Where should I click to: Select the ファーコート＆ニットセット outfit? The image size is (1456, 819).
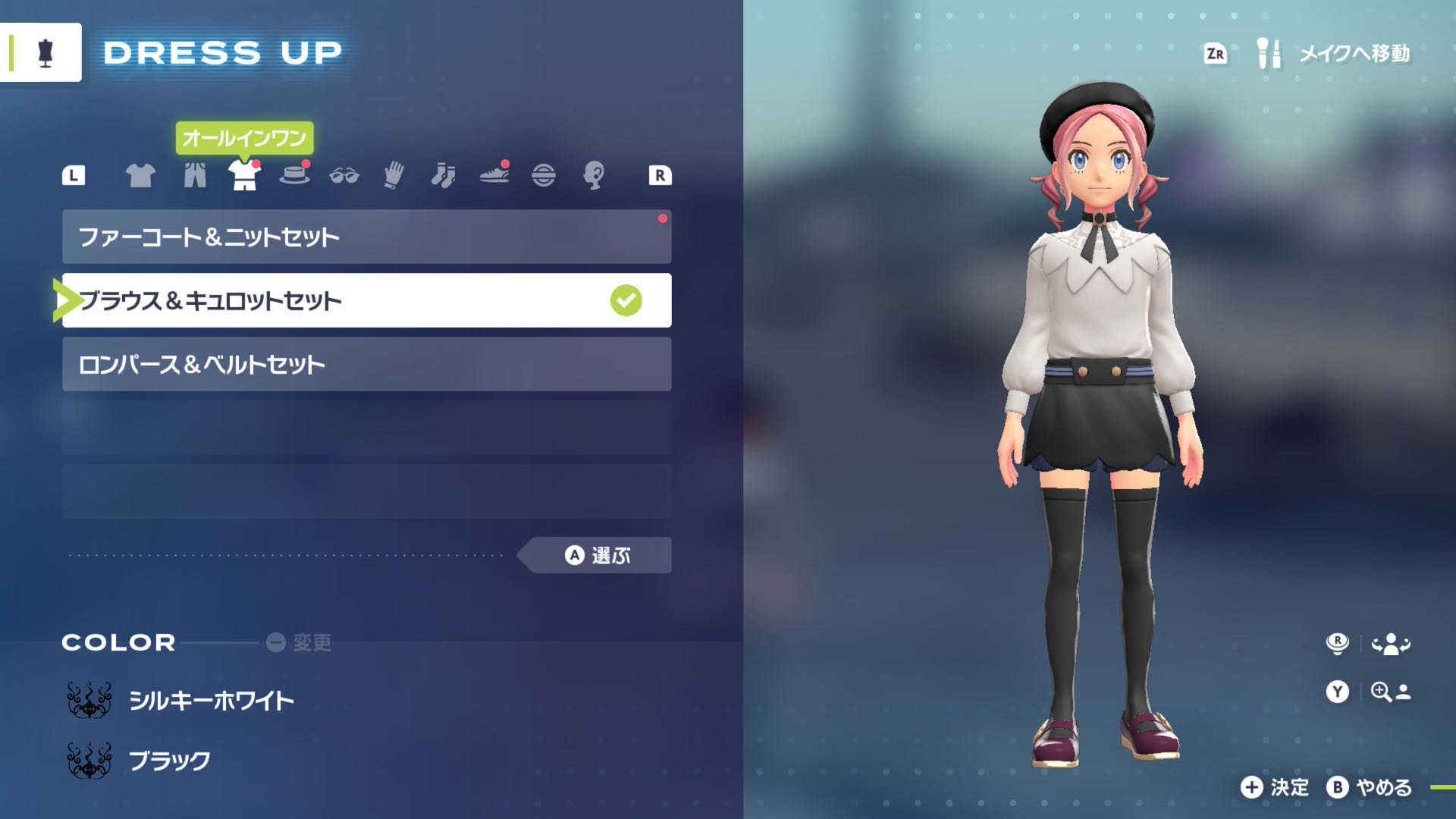coord(366,237)
